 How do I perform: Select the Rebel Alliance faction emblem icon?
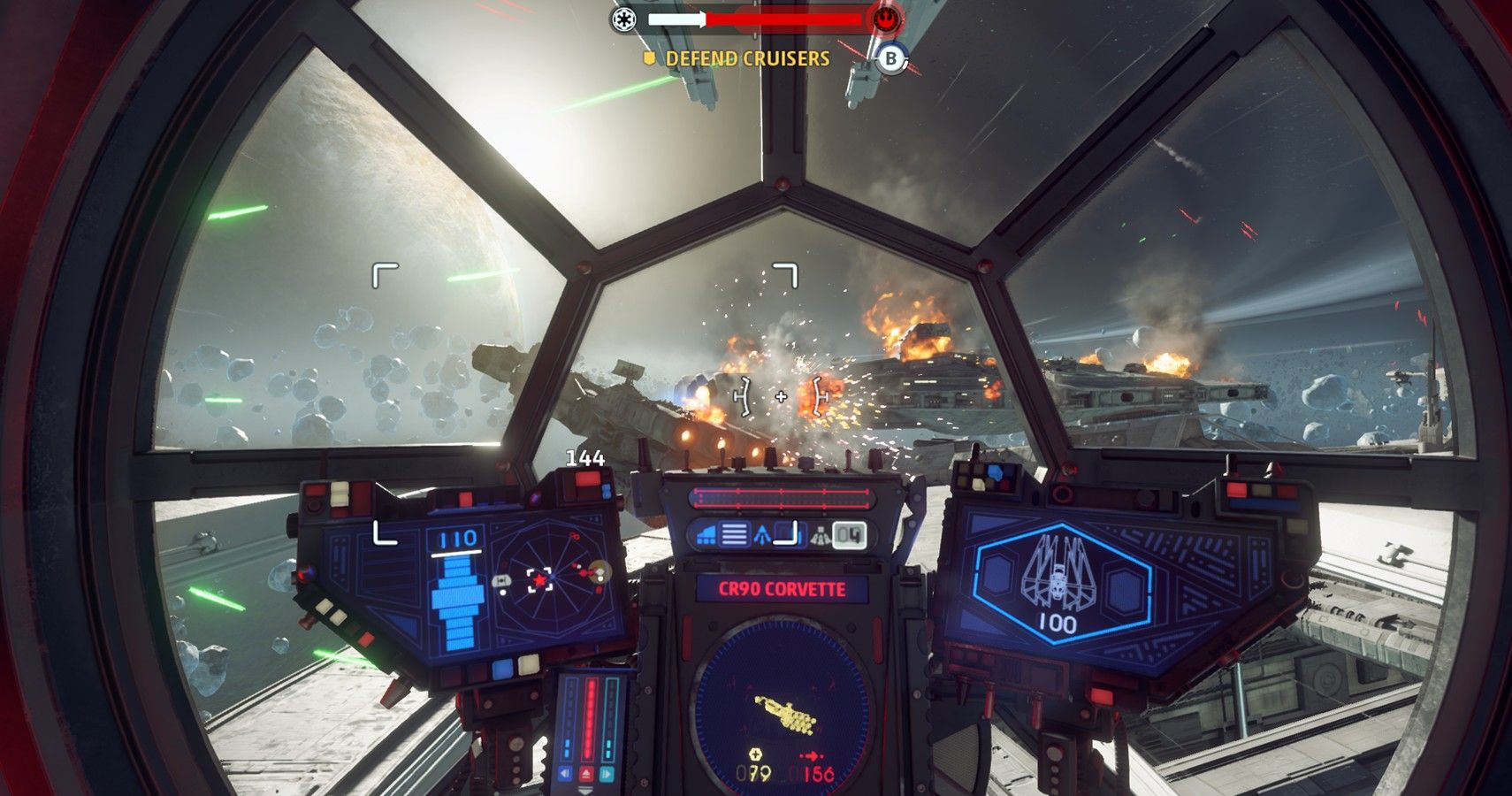point(885,19)
